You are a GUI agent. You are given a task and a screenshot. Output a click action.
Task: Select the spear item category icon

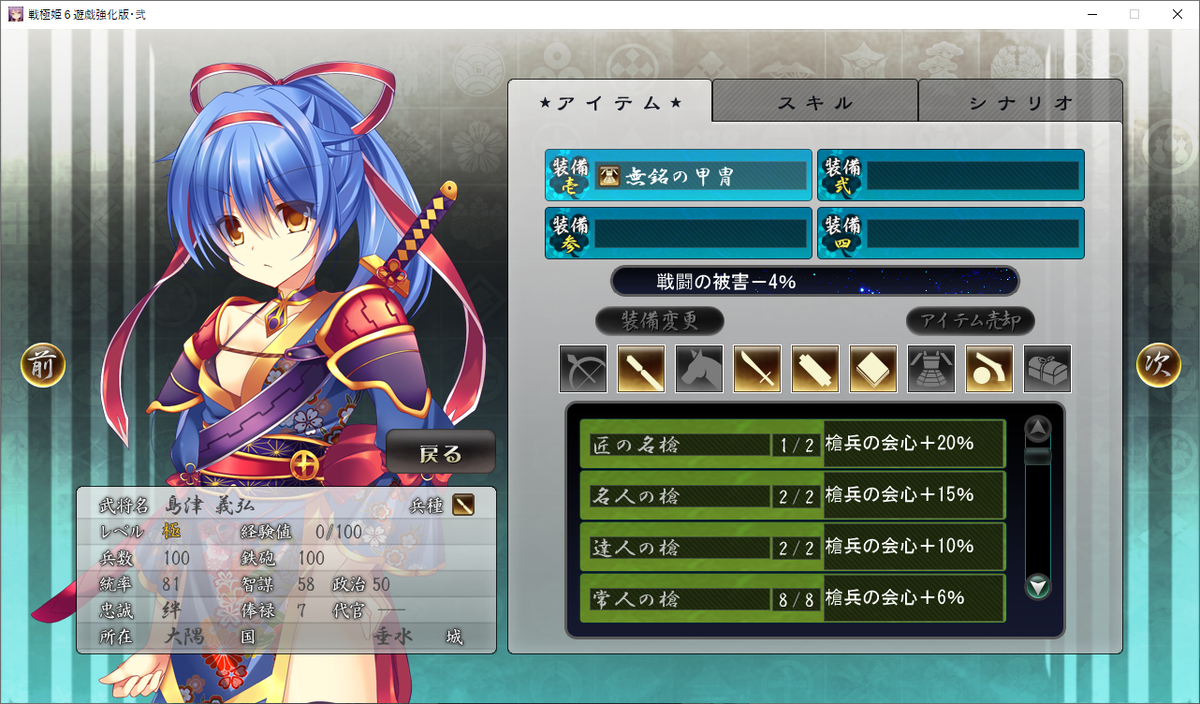coord(641,369)
